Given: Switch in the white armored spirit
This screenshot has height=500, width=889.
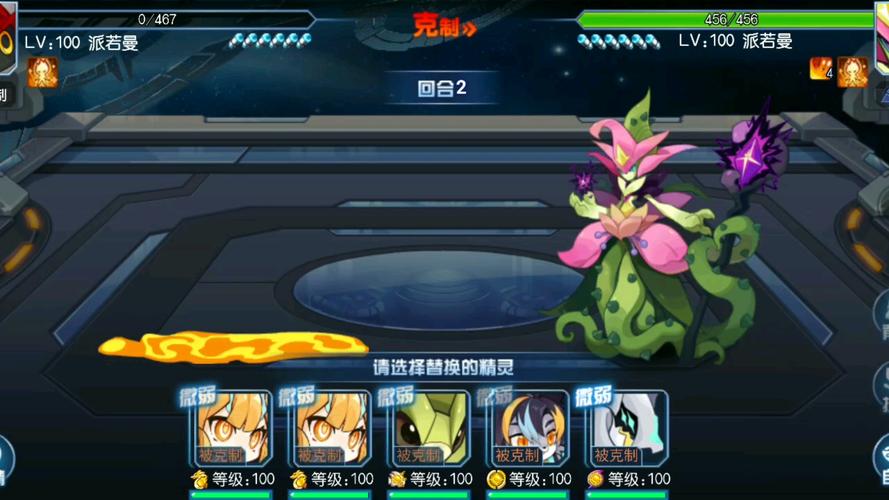Looking at the screenshot, I should [x=627, y=428].
